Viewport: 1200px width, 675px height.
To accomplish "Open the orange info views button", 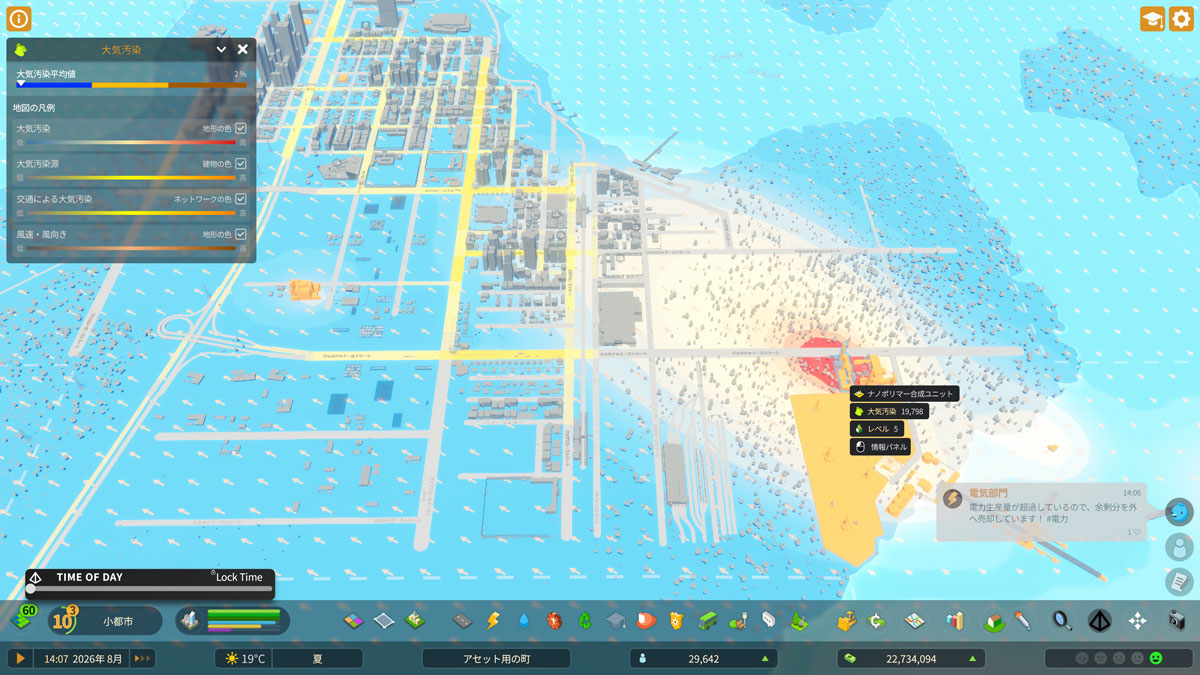I will tap(19, 18).
